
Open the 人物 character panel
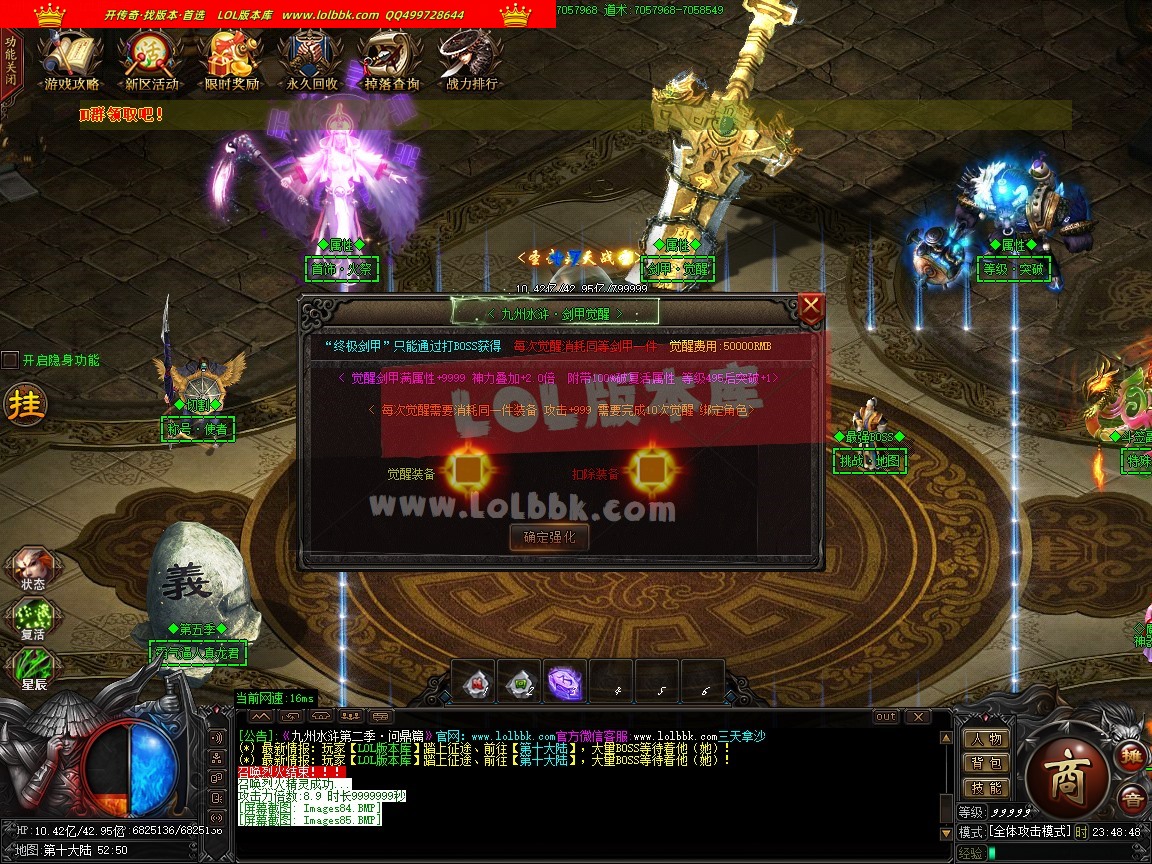[x=986, y=739]
